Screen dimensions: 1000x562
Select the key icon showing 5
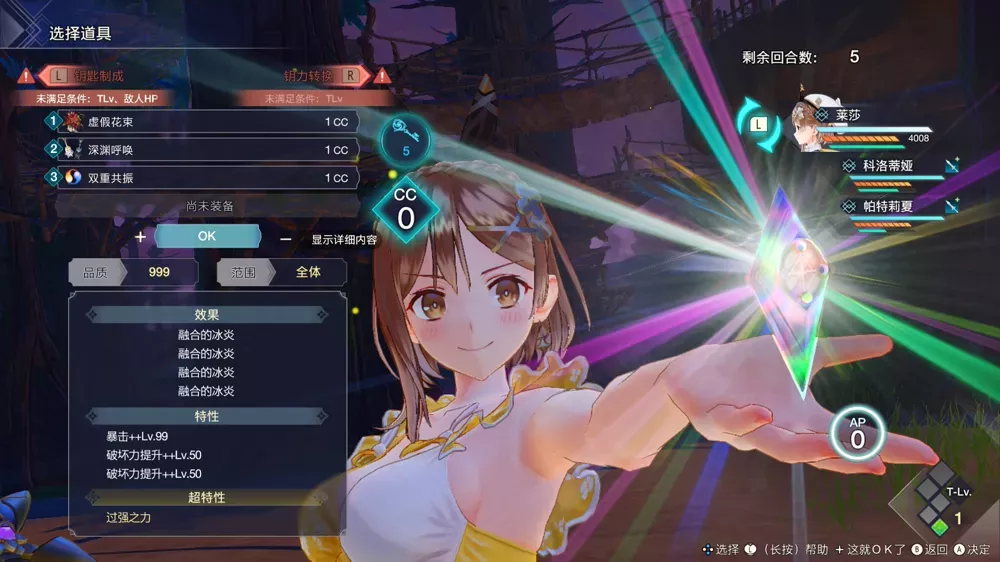(x=406, y=141)
